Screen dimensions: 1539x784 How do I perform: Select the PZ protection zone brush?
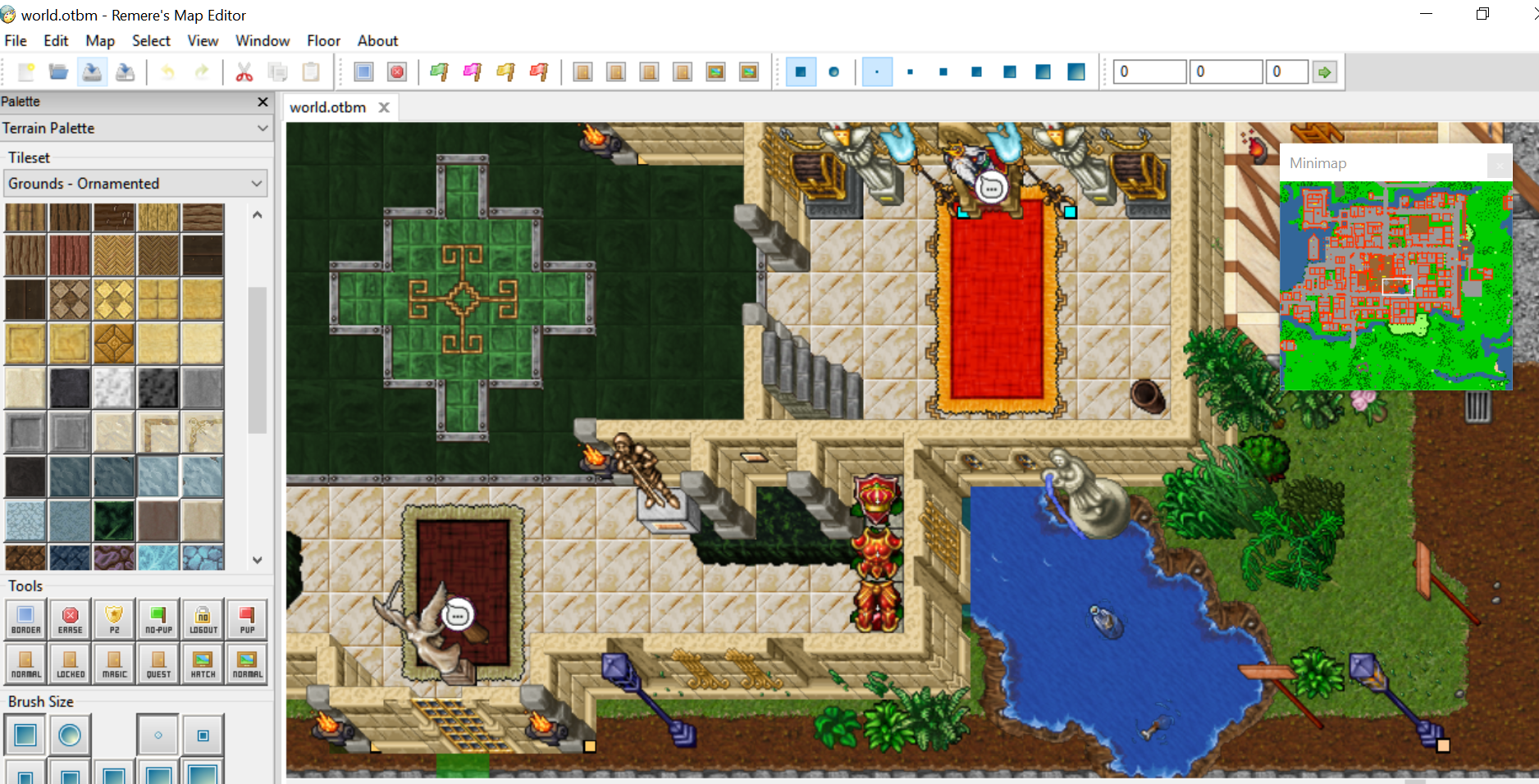pyautogui.click(x=113, y=619)
